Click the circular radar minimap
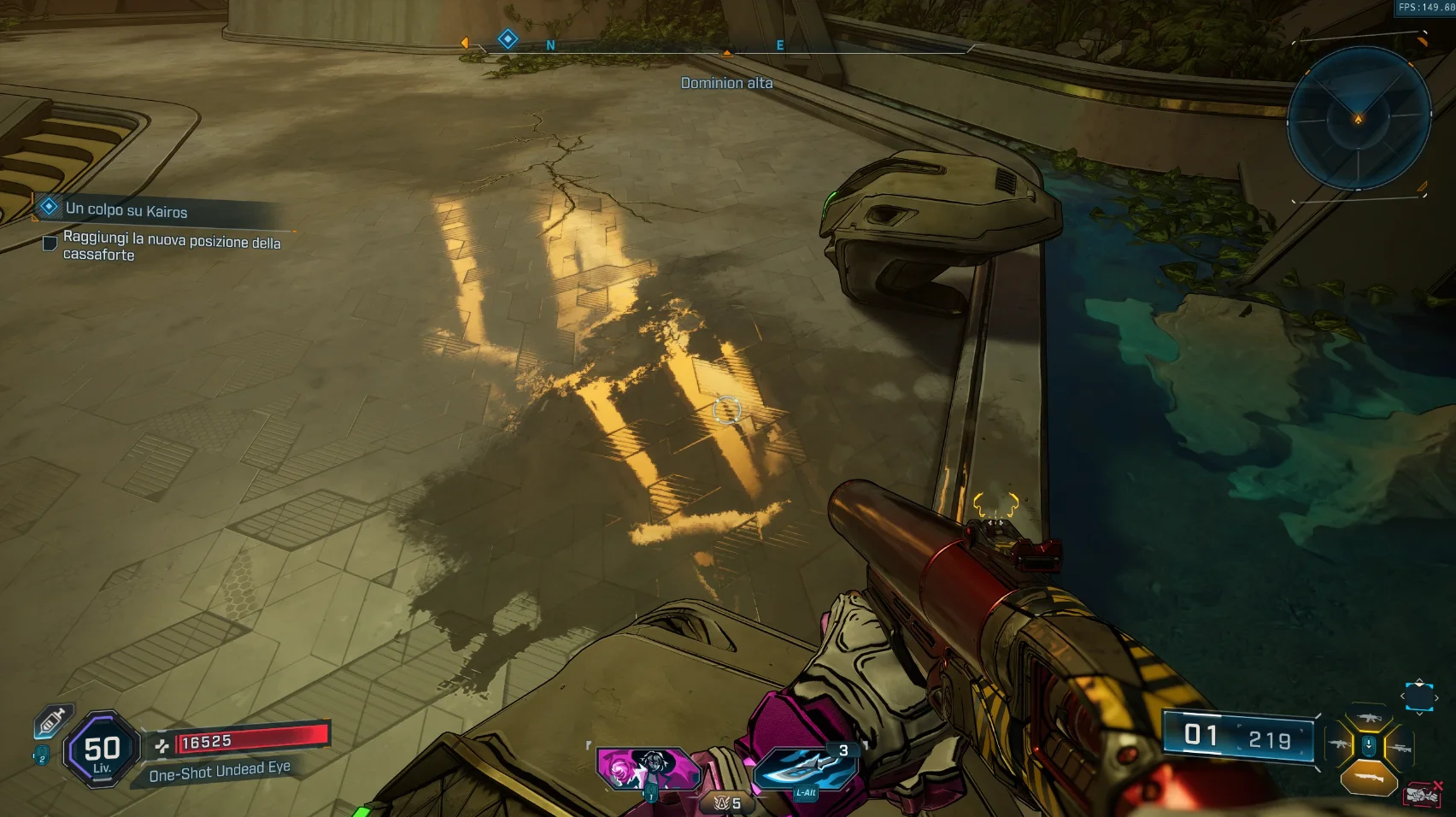Image resolution: width=1456 pixels, height=817 pixels. coord(1359,118)
